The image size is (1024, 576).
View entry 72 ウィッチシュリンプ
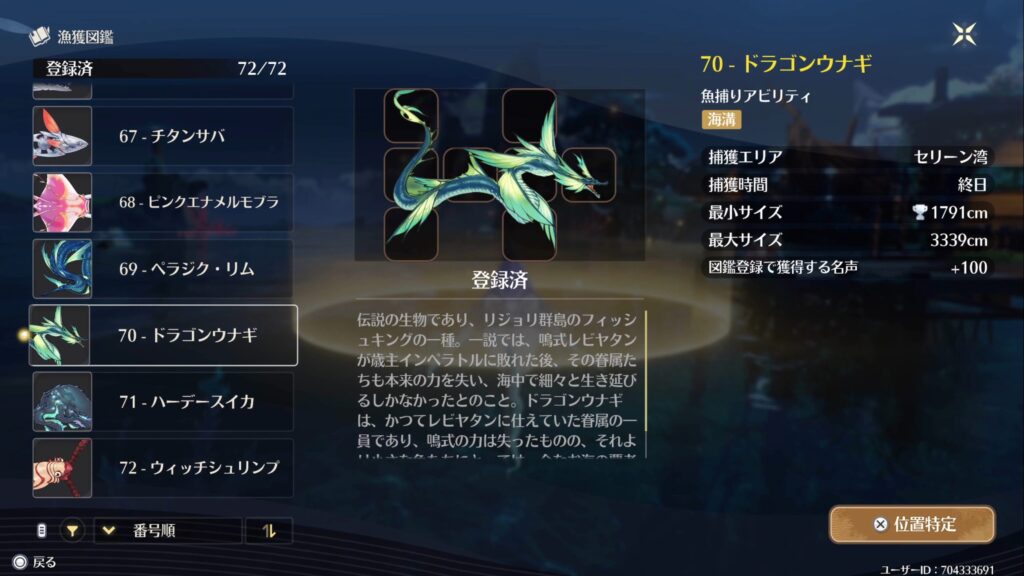click(163, 468)
